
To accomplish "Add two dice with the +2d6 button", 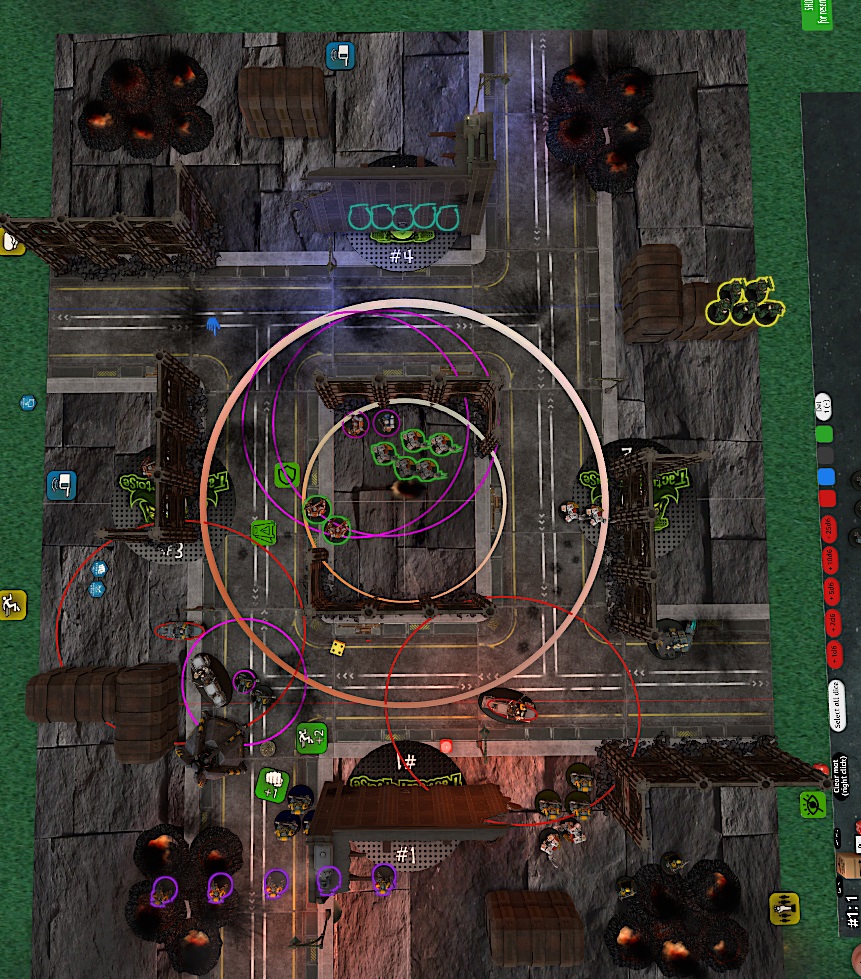I will 828,622.
